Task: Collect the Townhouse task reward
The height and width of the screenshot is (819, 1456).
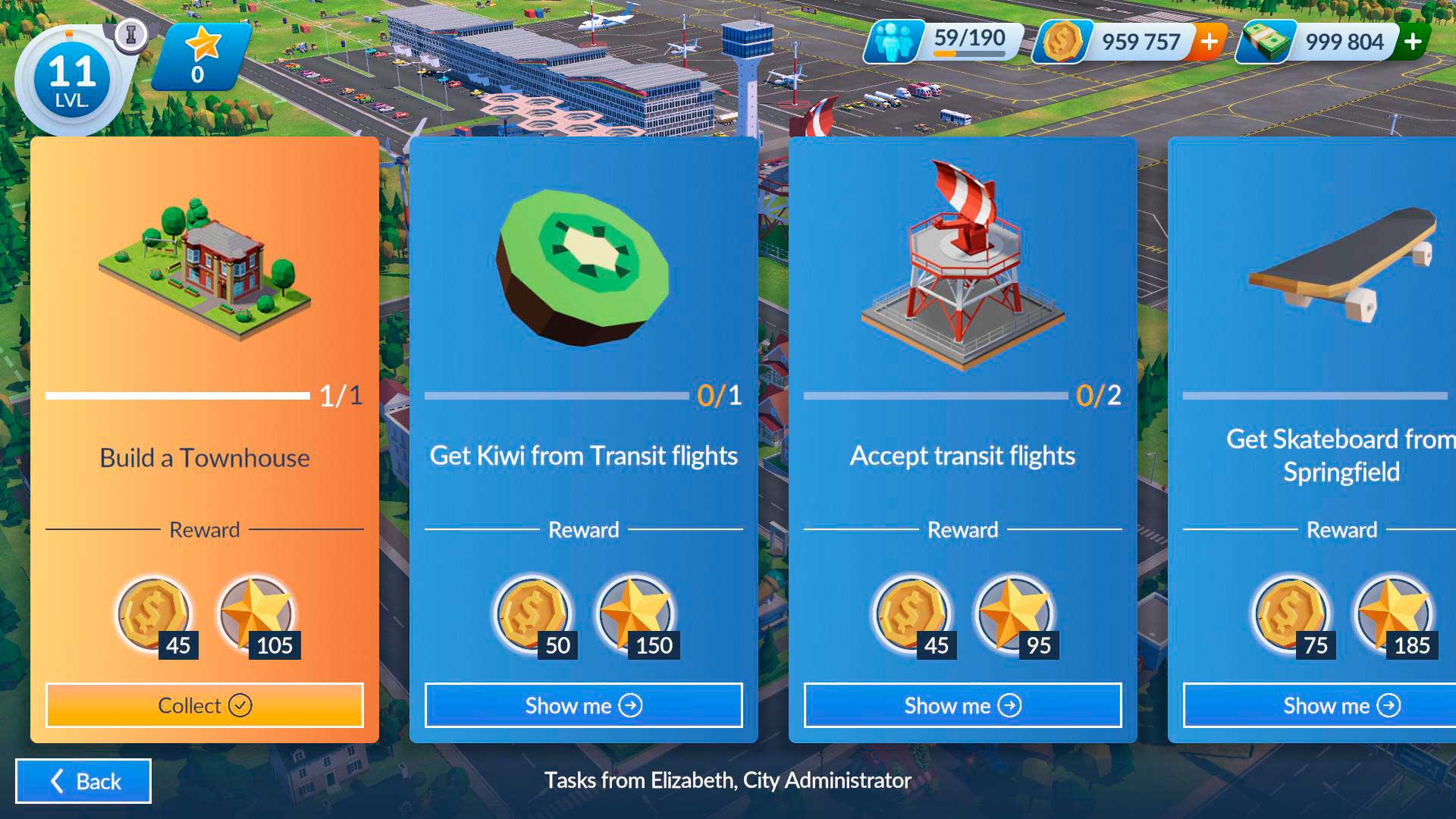Action: [x=205, y=705]
